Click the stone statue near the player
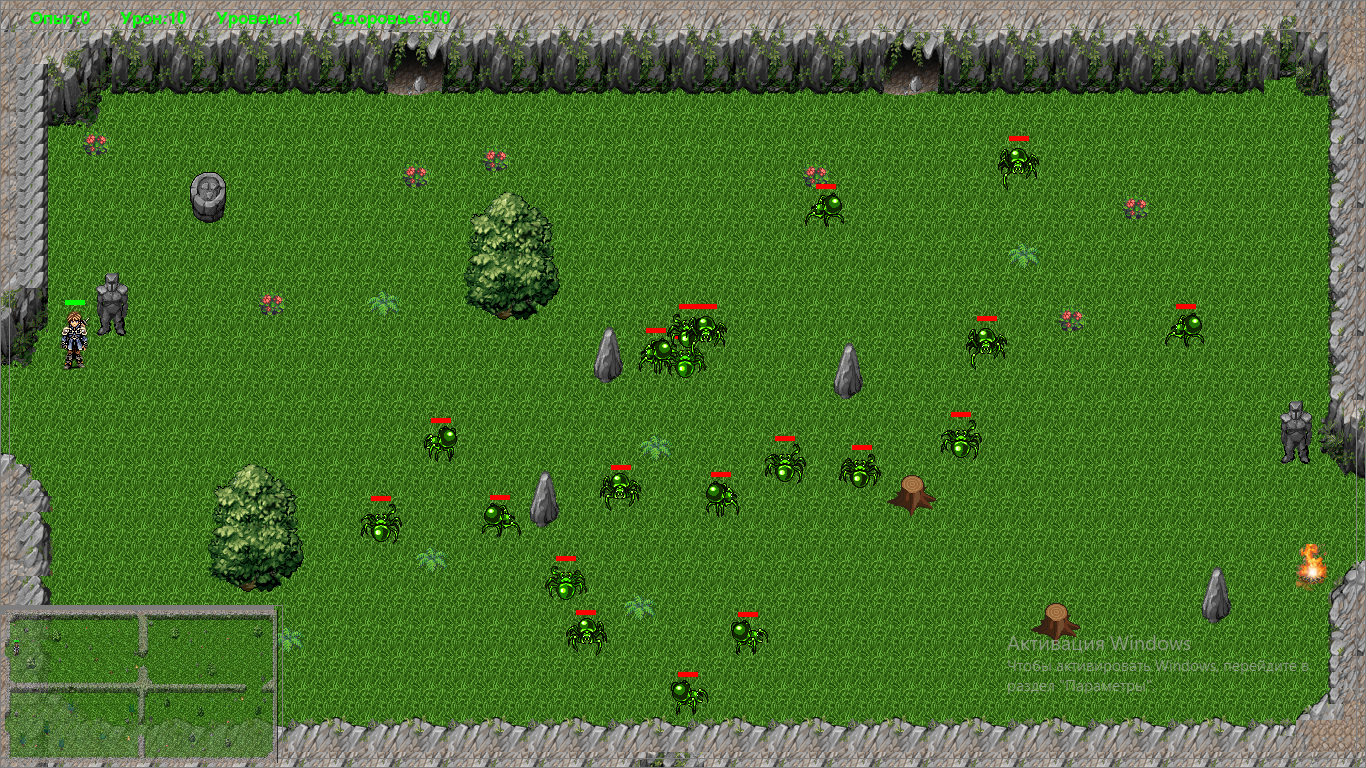Screen dimensions: 1366x768 pos(110,300)
